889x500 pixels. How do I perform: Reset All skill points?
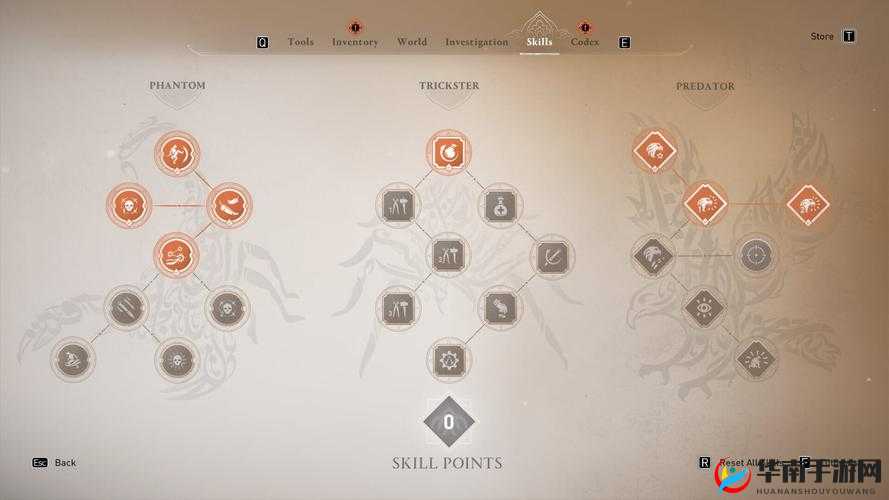click(x=738, y=463)
